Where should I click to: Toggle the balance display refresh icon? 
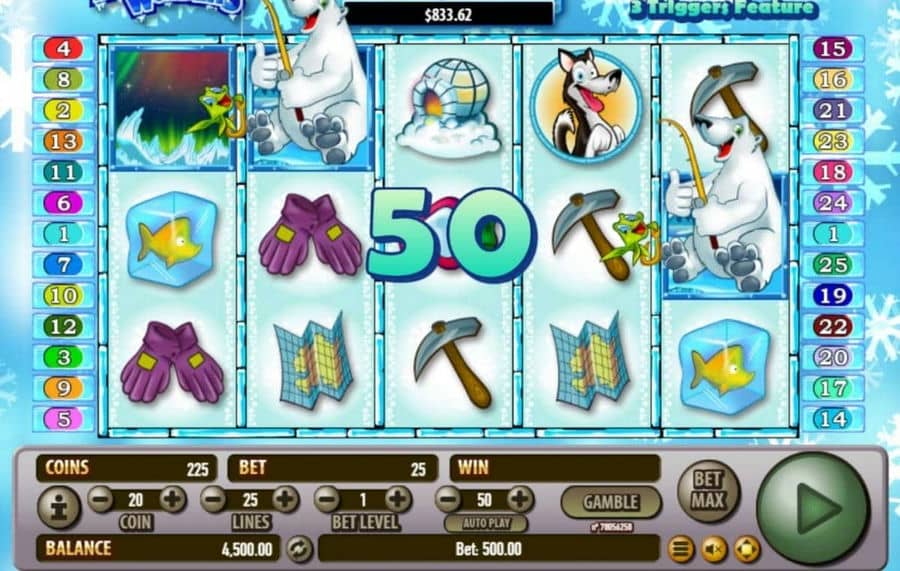(x=298, y=548)
